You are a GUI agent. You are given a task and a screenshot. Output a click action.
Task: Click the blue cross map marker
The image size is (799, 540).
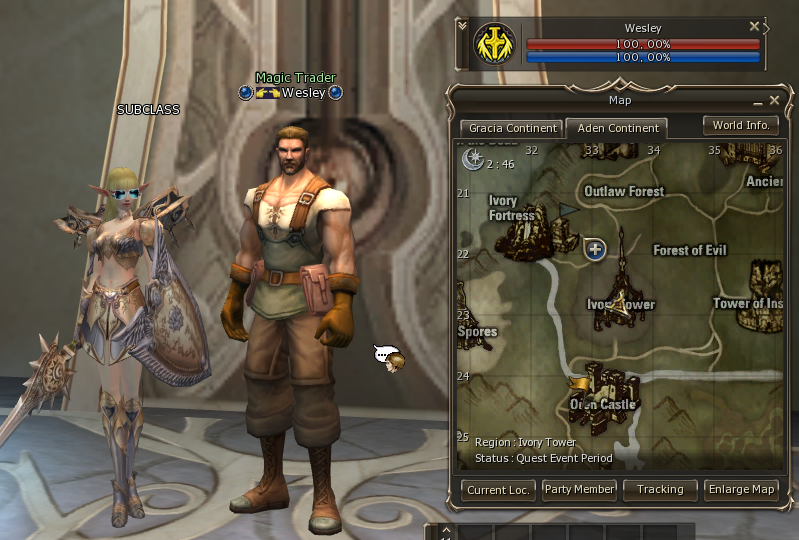596,249
